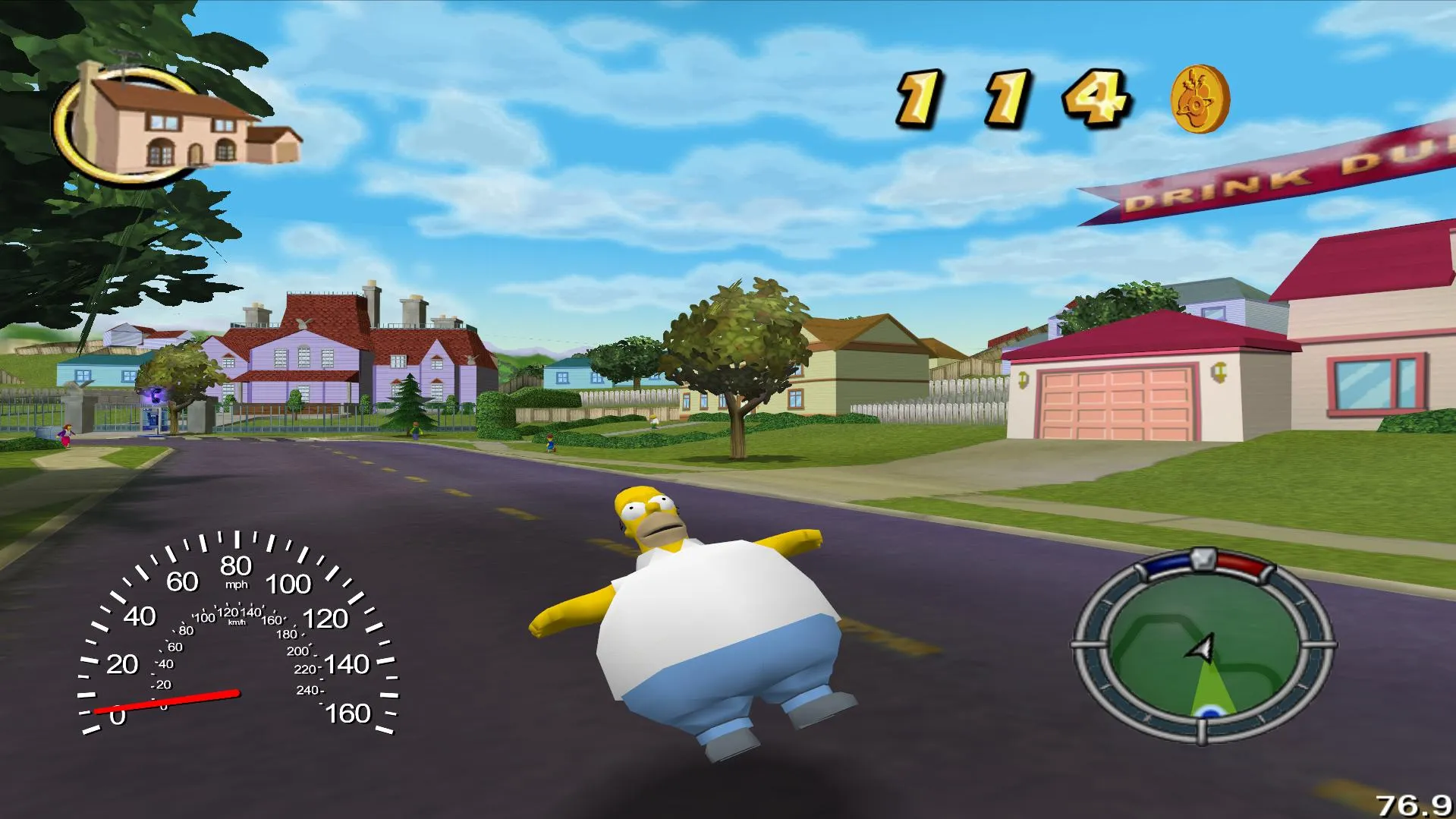Image resolution: width=1456 pixels, height=819 pixels.
Task: Click the pedestrian on the left sidewalk
Action: [66, 435]
